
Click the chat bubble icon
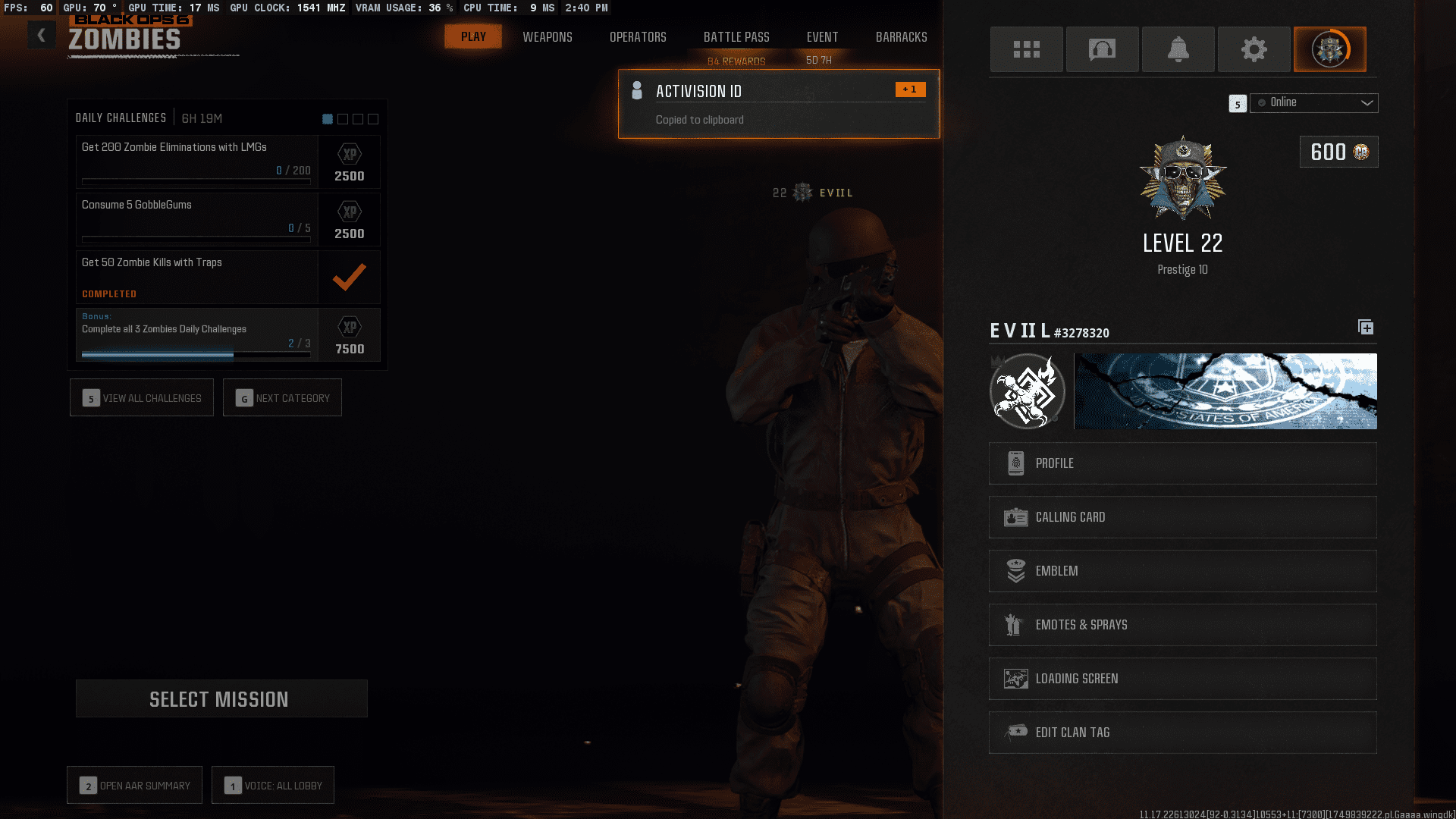point(1102,49)
